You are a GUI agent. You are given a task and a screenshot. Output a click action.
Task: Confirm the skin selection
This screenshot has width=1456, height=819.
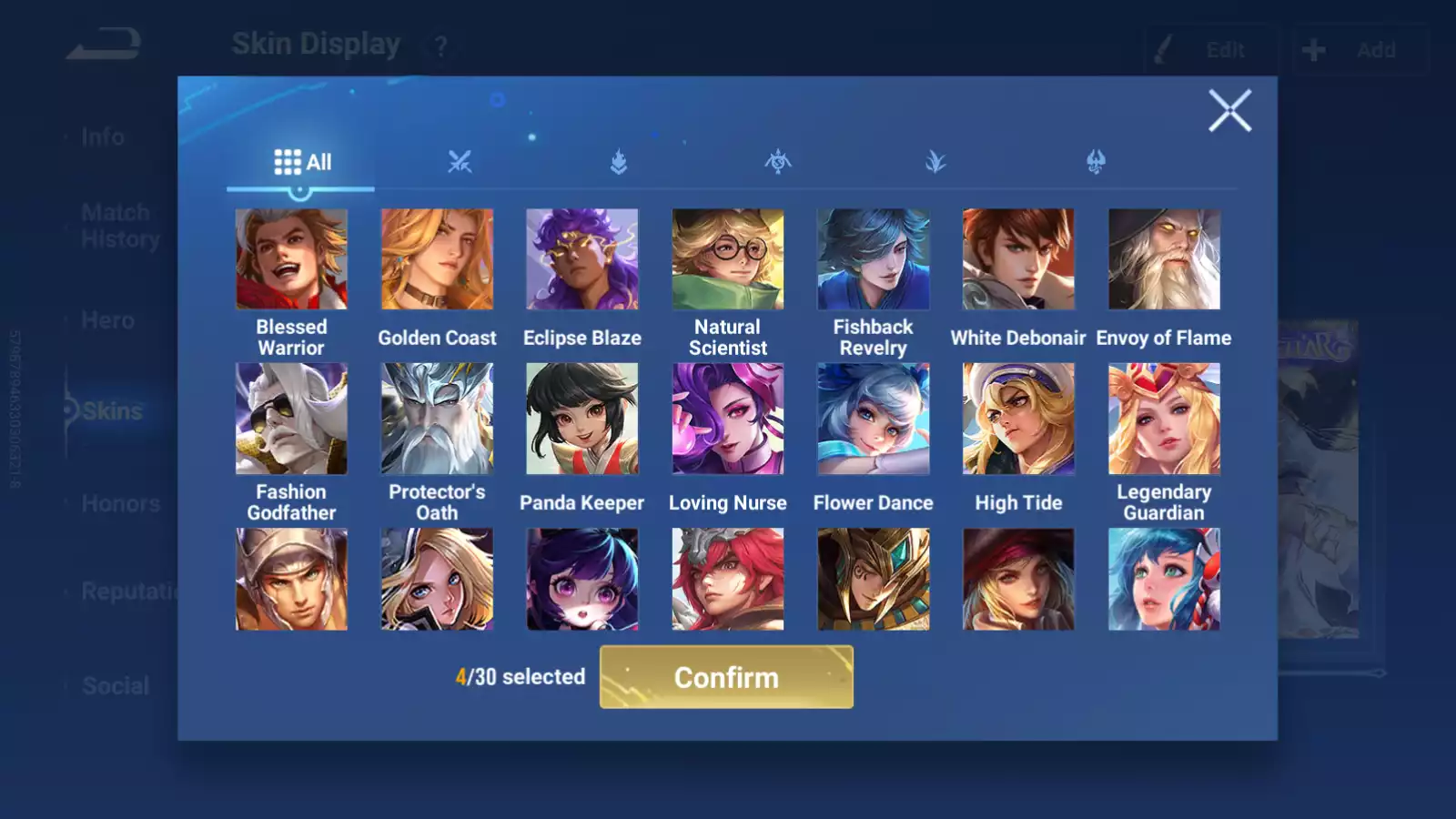pos(726,677)
